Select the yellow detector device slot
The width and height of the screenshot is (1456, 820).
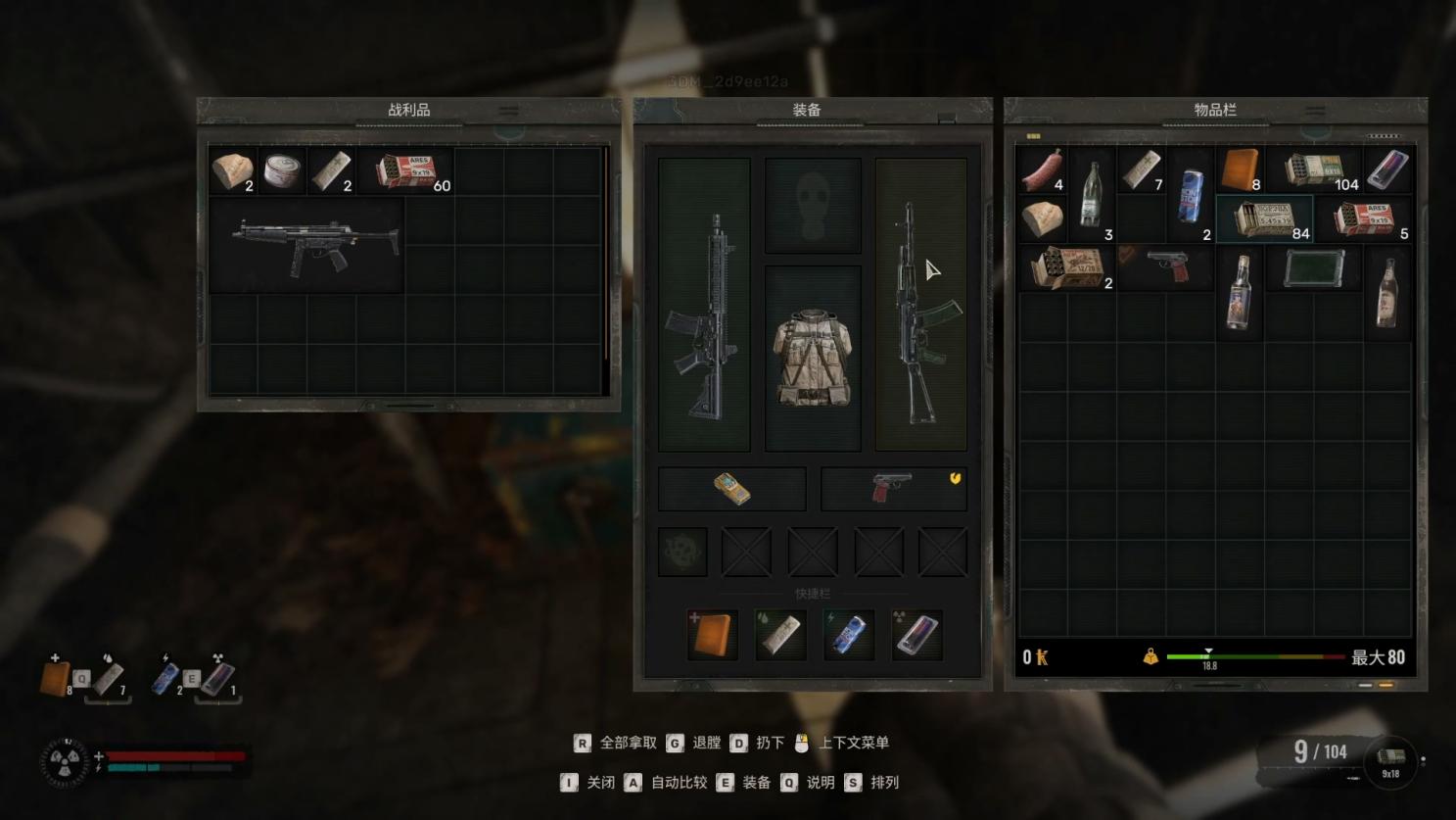point(731,489)
